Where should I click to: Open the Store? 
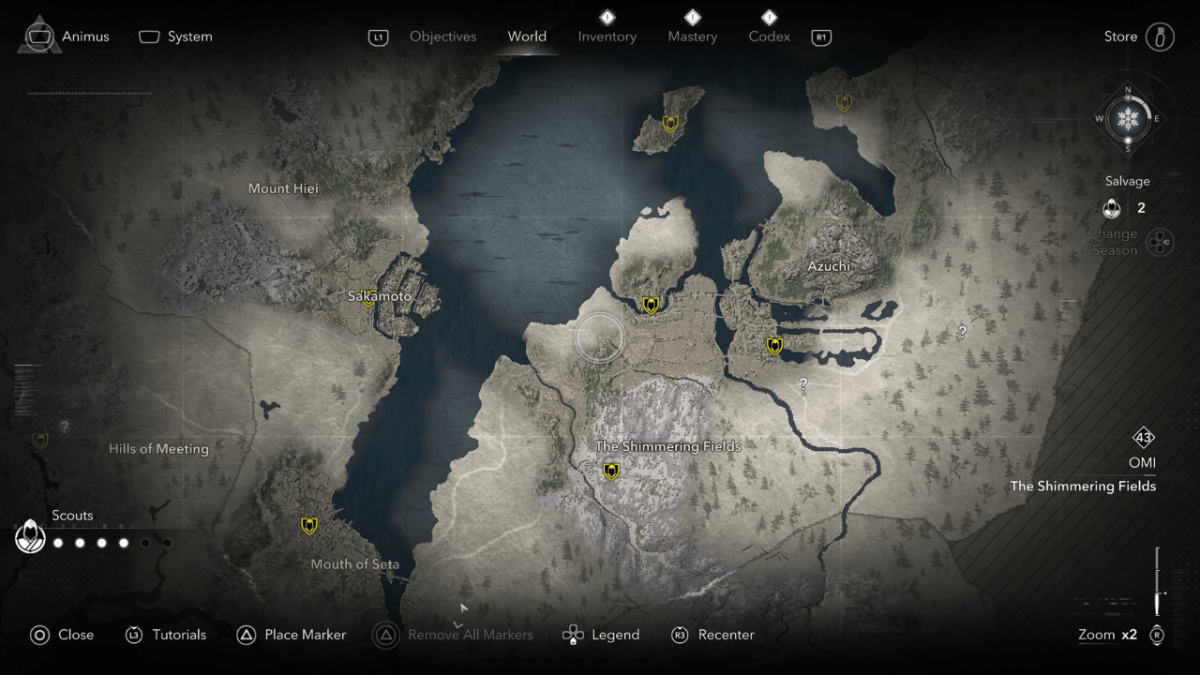[1138, 36]
